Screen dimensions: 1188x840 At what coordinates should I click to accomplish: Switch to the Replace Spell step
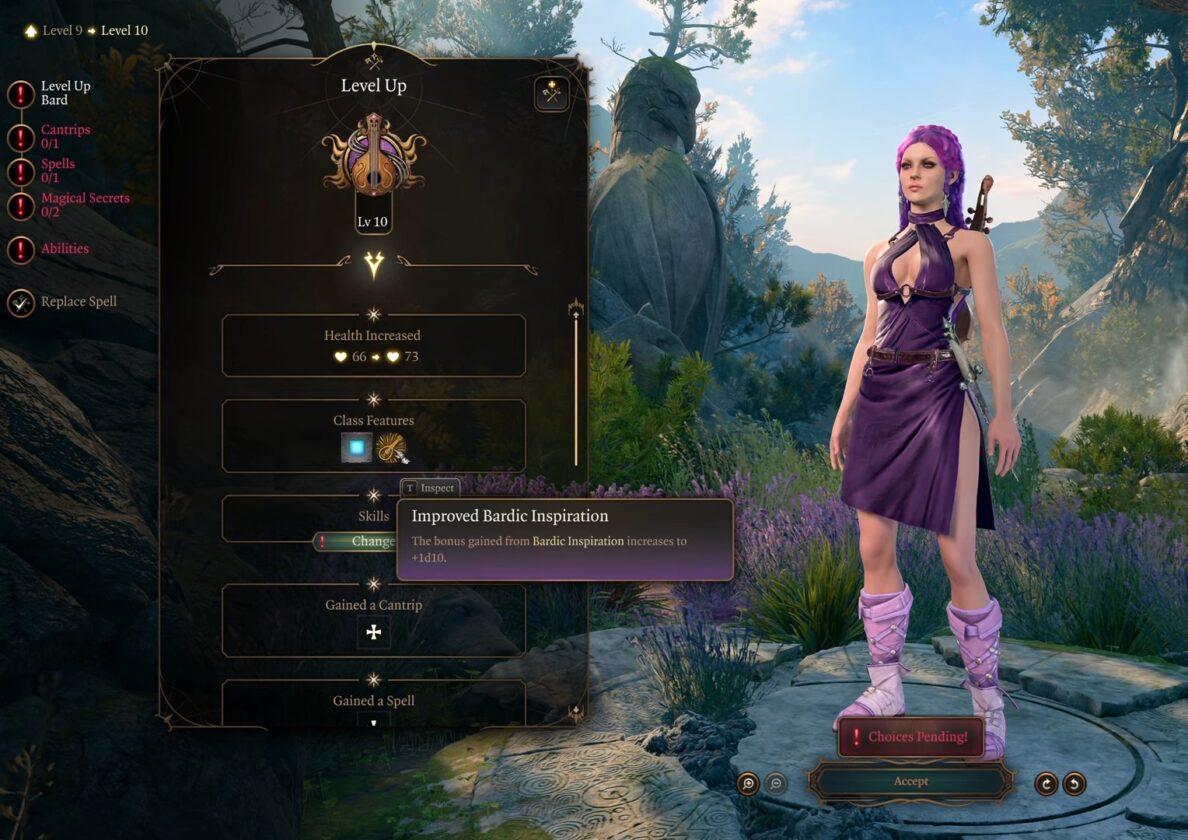[78, 302]
